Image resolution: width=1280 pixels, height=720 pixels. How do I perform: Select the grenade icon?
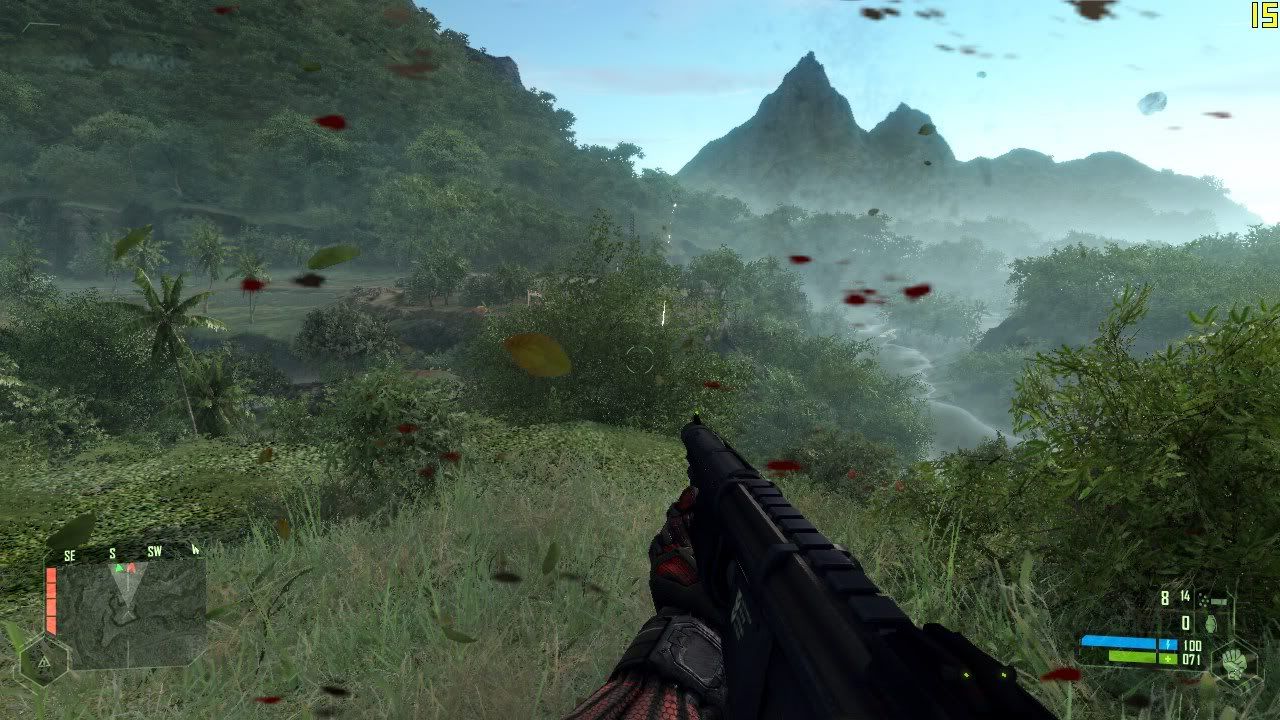click(x=1213, y=623)
